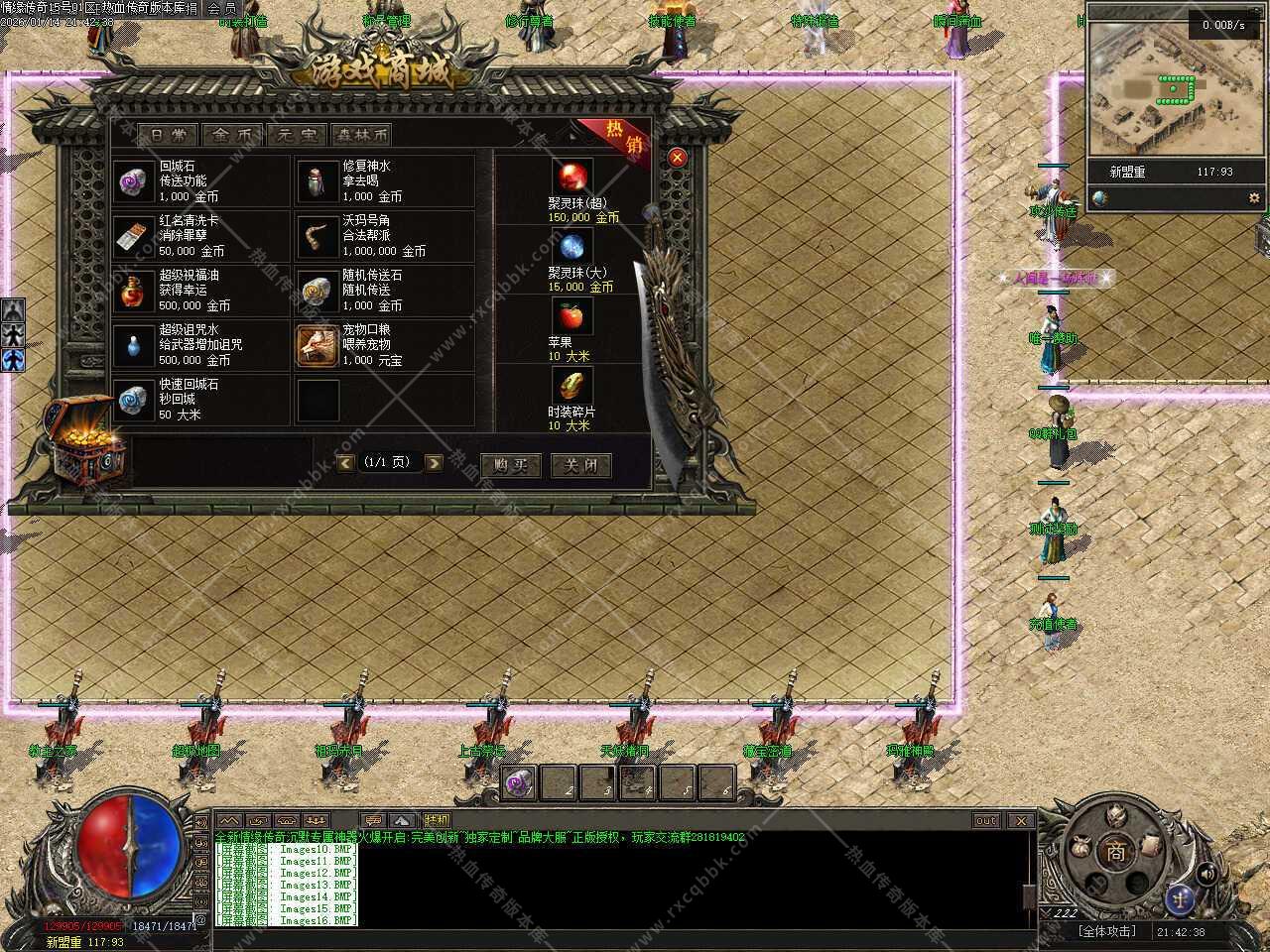The width and height of the screenshot is (1270, 952).
Task: Select the 超级诅咒水 bottle
Action: pyautogui.click(x=133, y=345)
